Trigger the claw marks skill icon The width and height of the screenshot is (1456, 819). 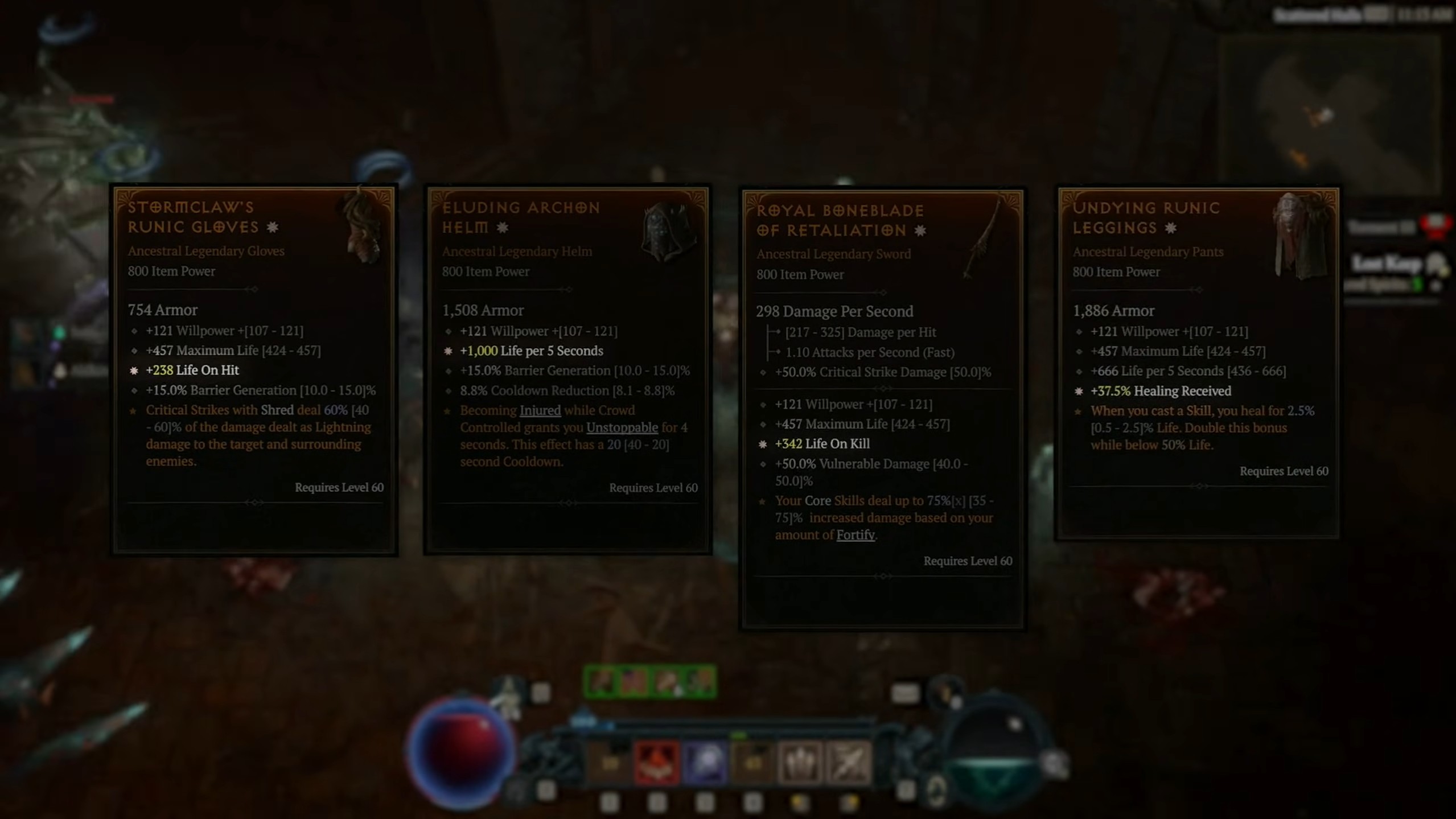pyautogui.click(x=800, y=763)
